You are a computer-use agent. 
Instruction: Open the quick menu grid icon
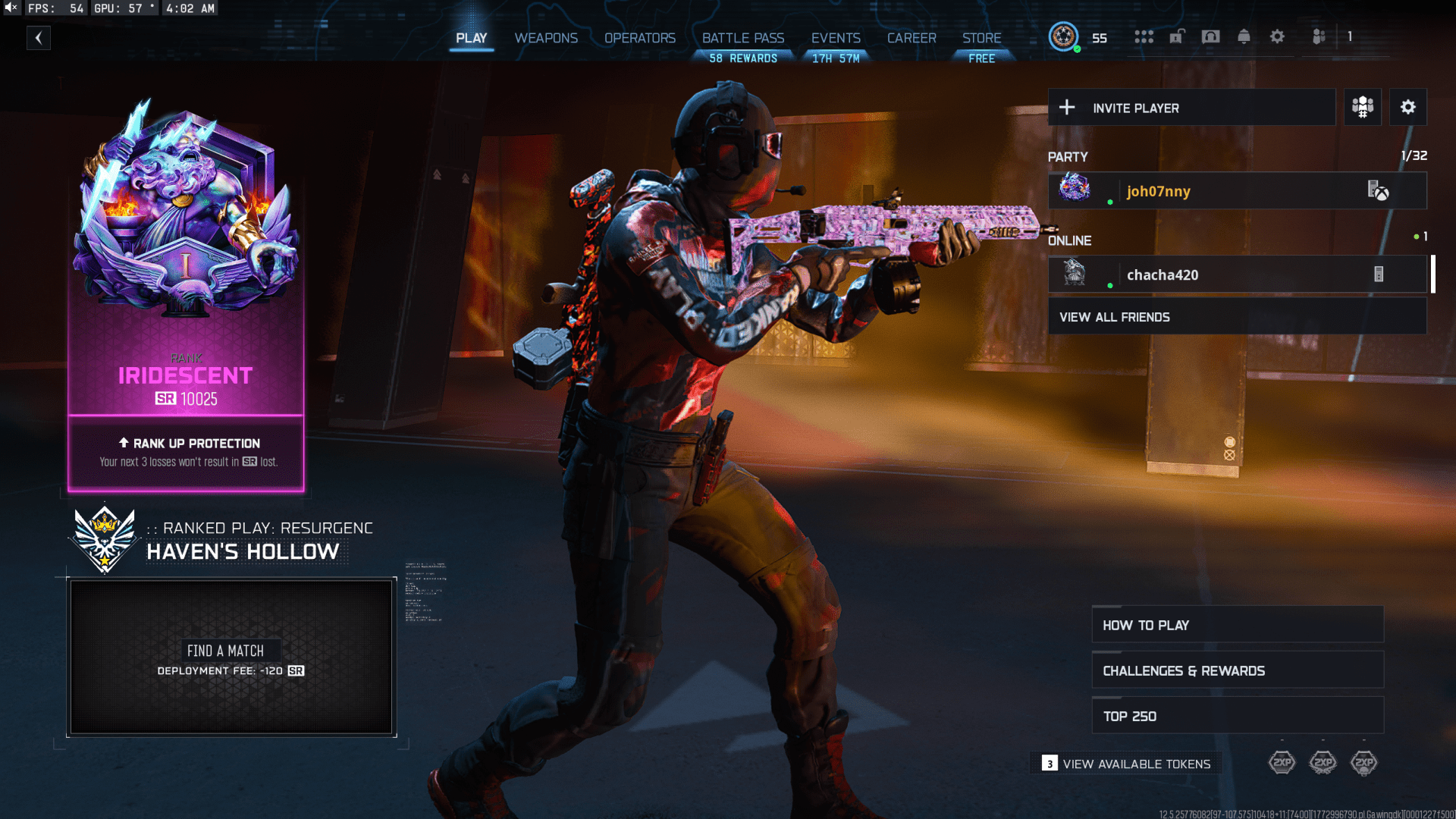point(1144,36)
